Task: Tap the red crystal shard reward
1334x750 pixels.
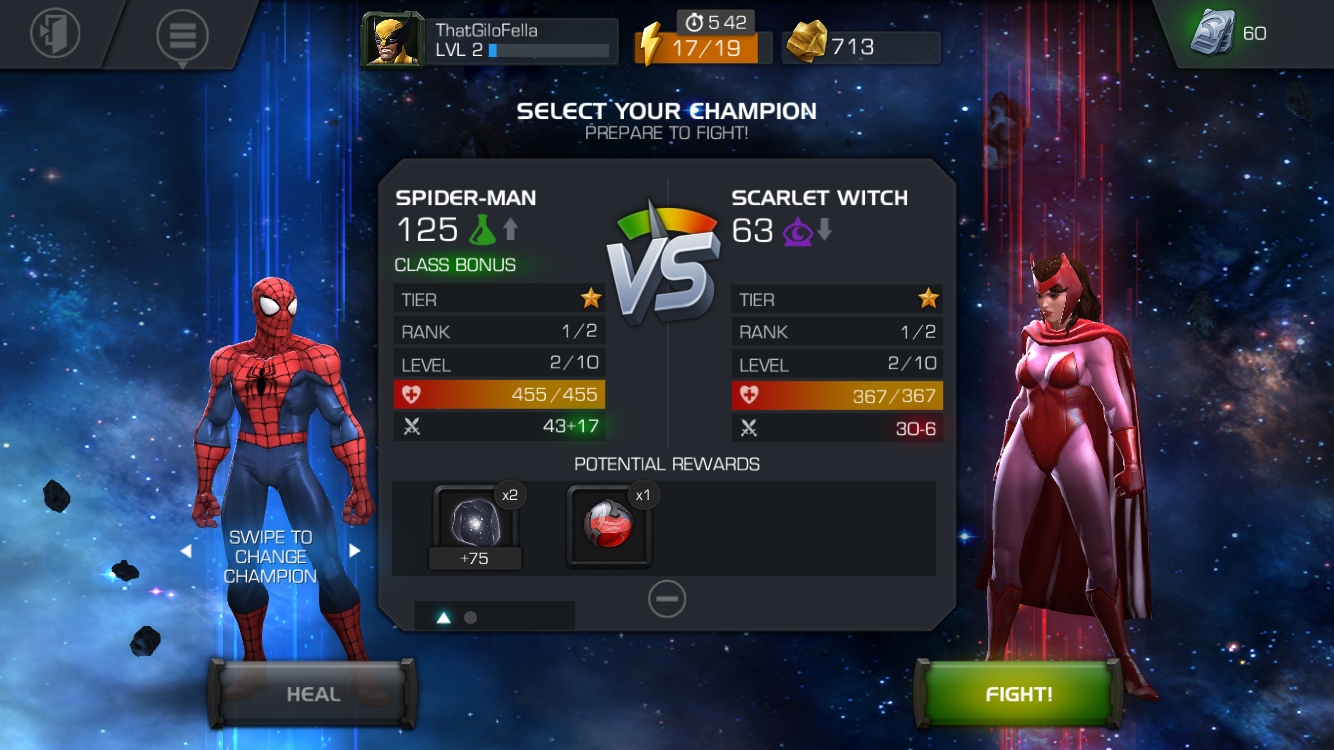Action: 610,525
